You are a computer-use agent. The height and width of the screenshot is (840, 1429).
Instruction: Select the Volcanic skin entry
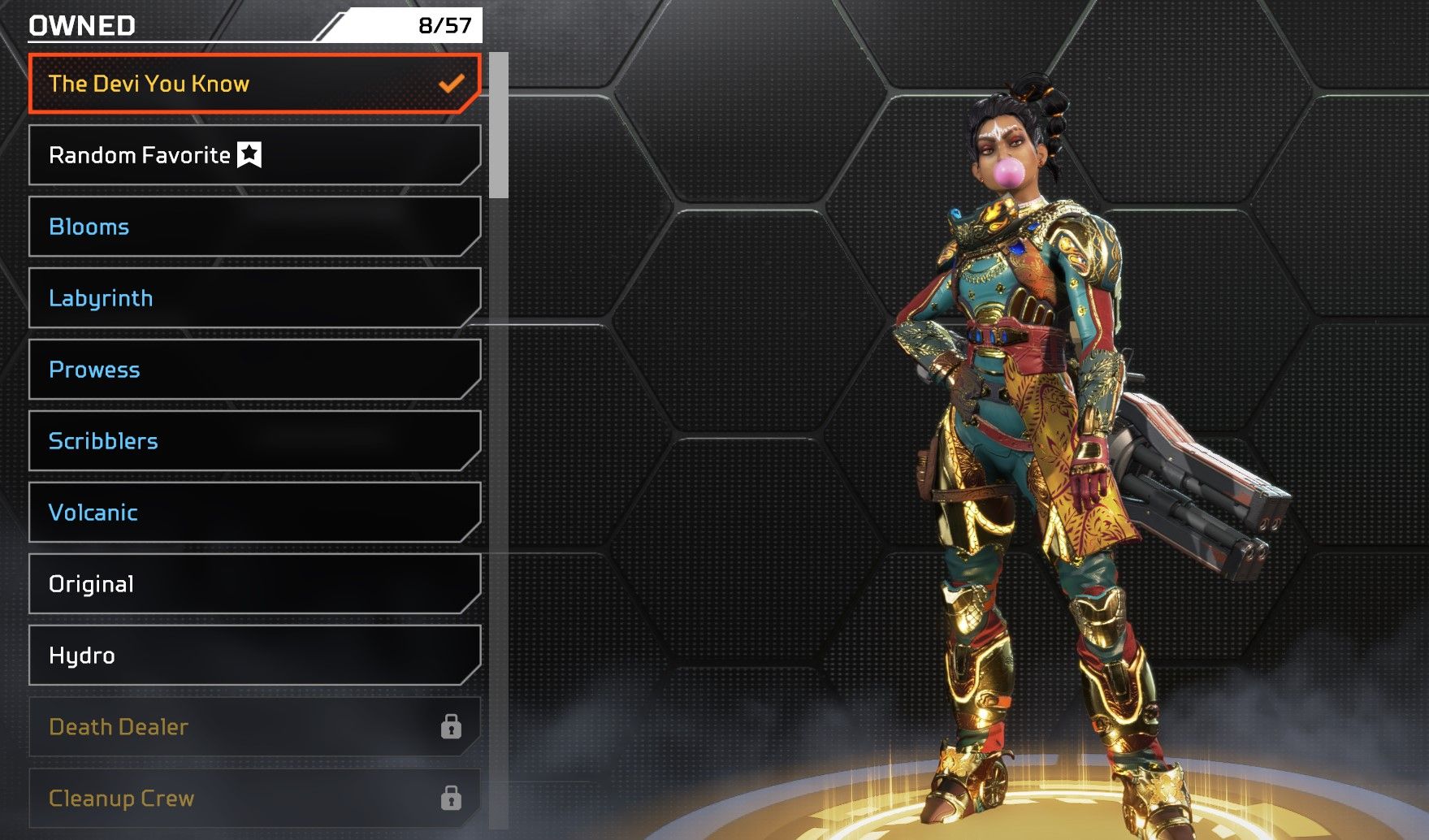tap(254, 513)
